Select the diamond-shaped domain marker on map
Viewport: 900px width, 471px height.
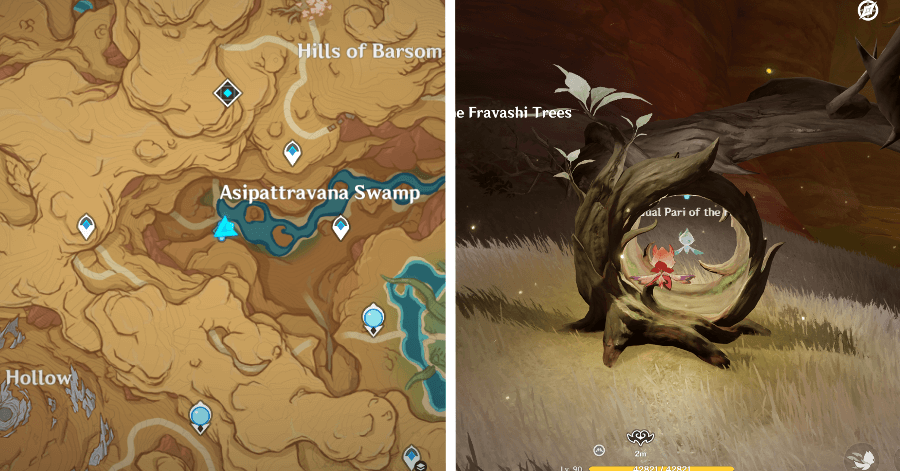(229, 94)
